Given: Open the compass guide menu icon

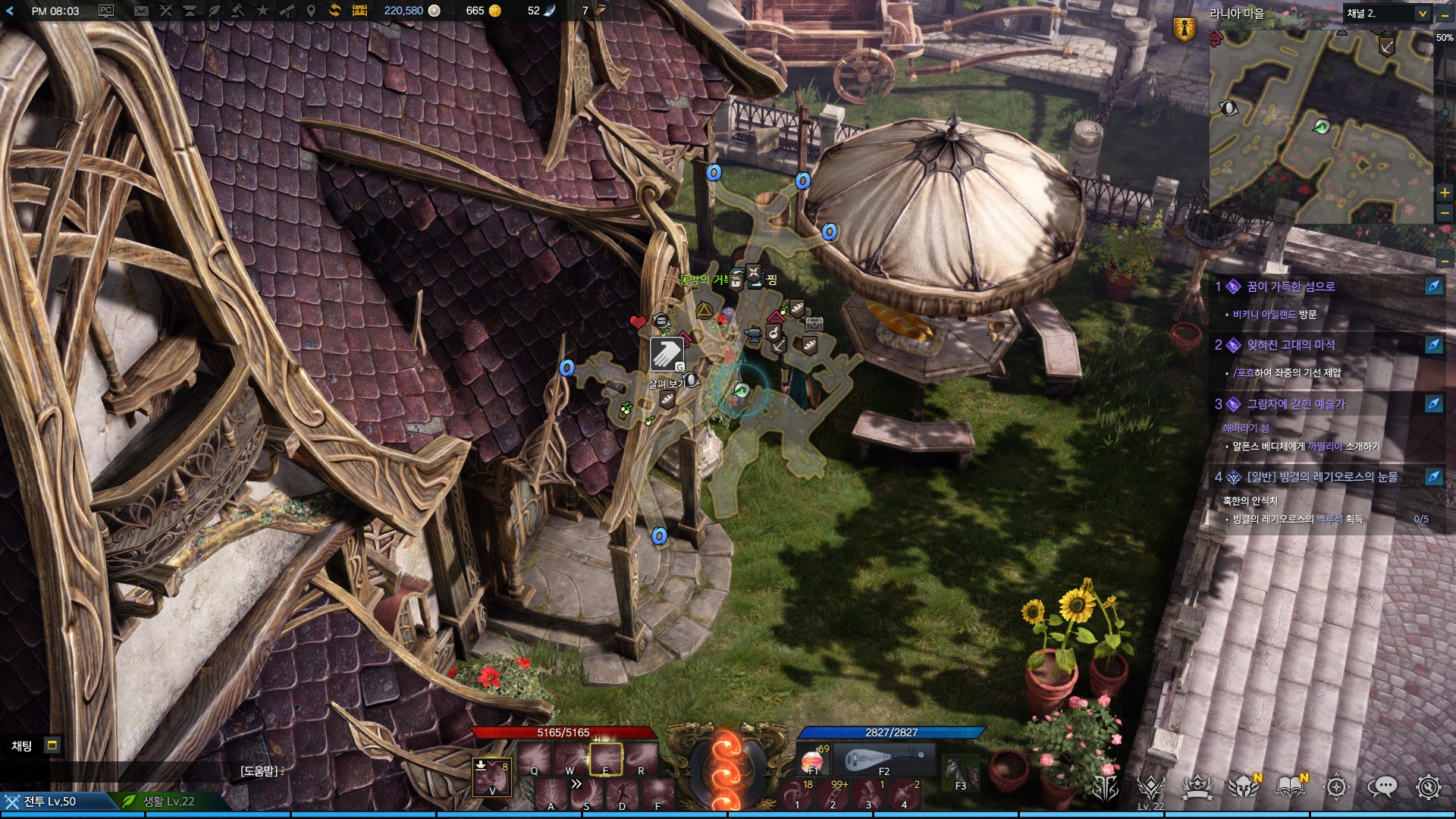Looking at the screenshot, I should point(1336,787).
